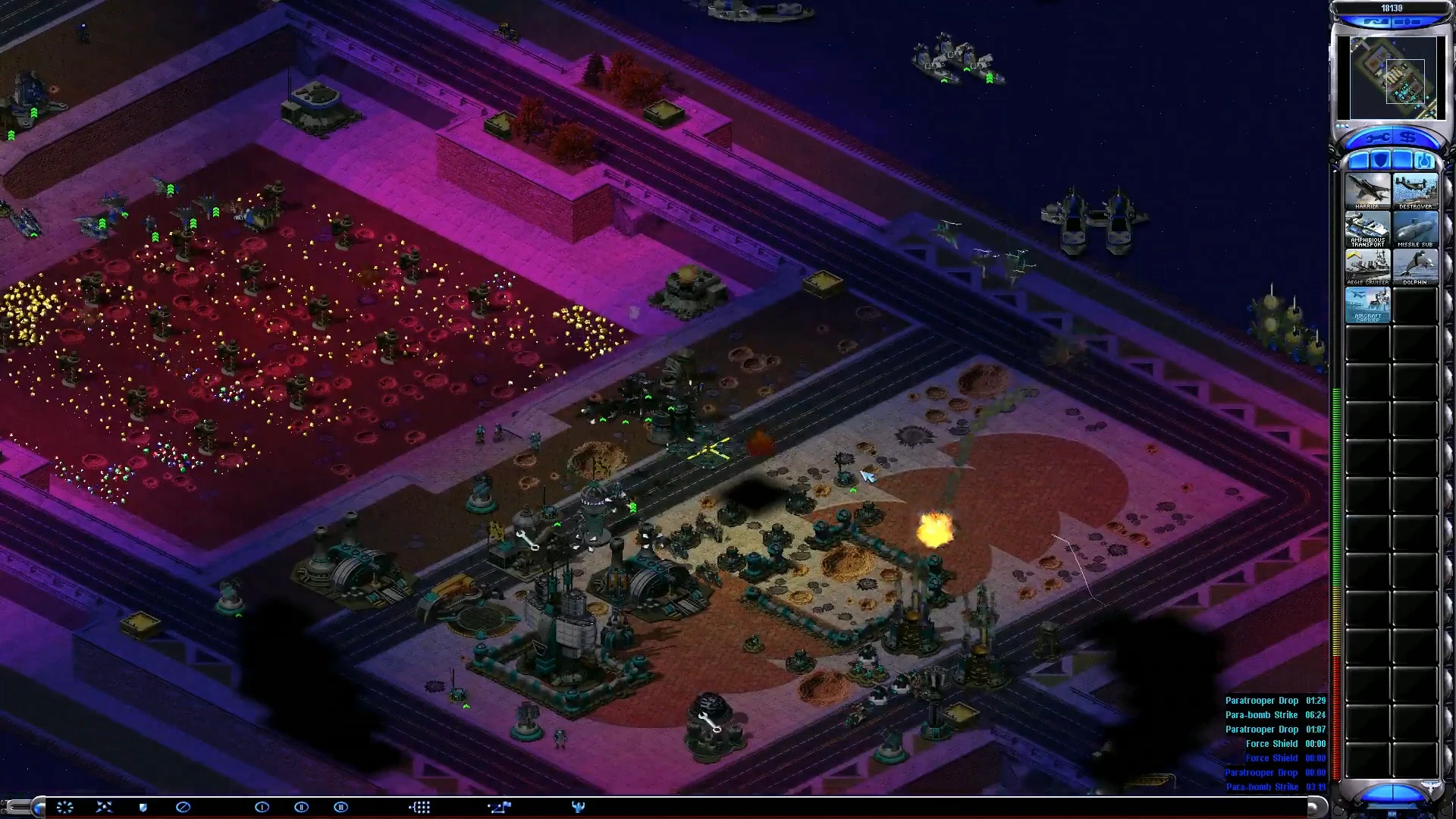Choose the Aegis Cruiser build icon
The height and width of the screenshot is (819, 1456).
1367,266
